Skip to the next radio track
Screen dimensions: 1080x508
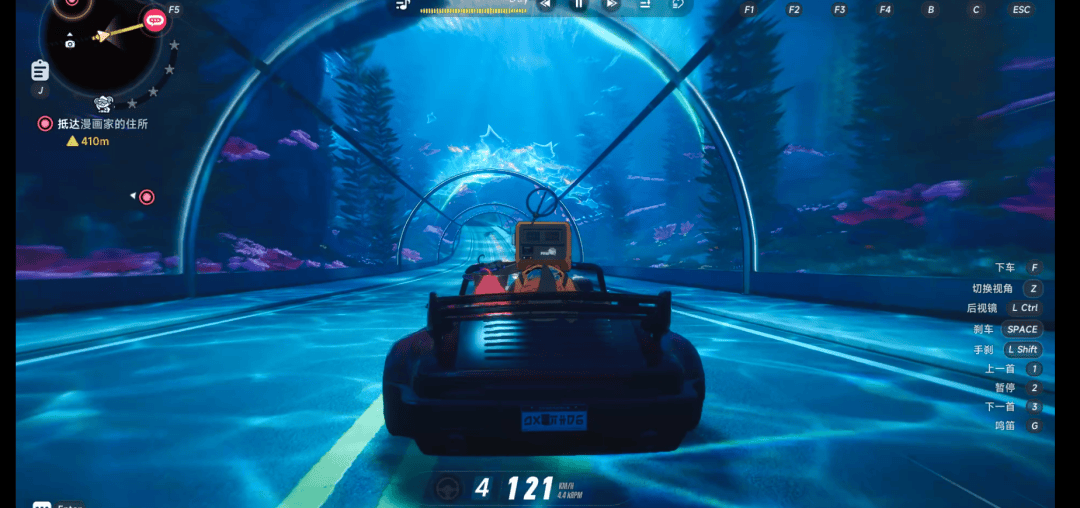[611, 4]
